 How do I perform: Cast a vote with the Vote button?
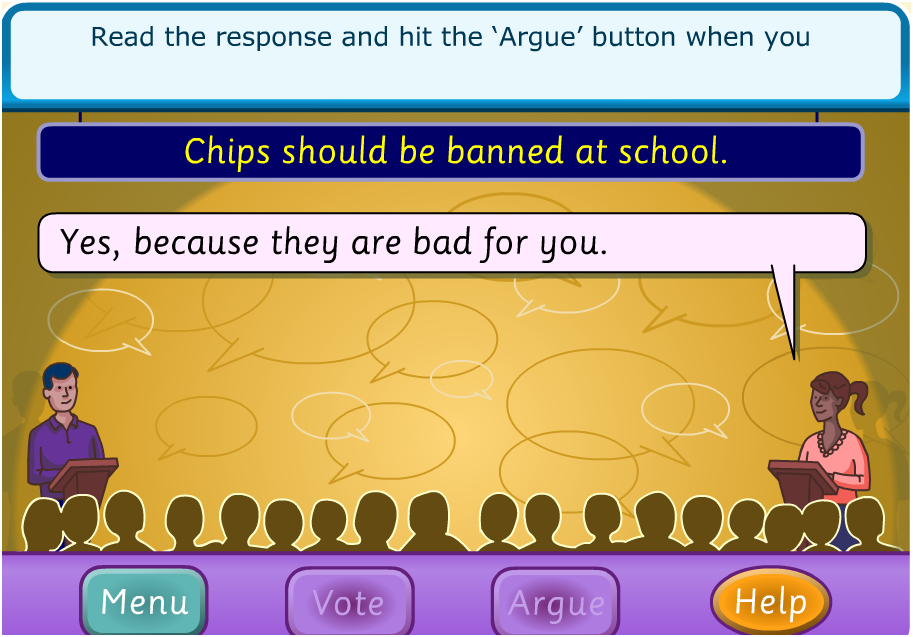click(x=349, y=602)
